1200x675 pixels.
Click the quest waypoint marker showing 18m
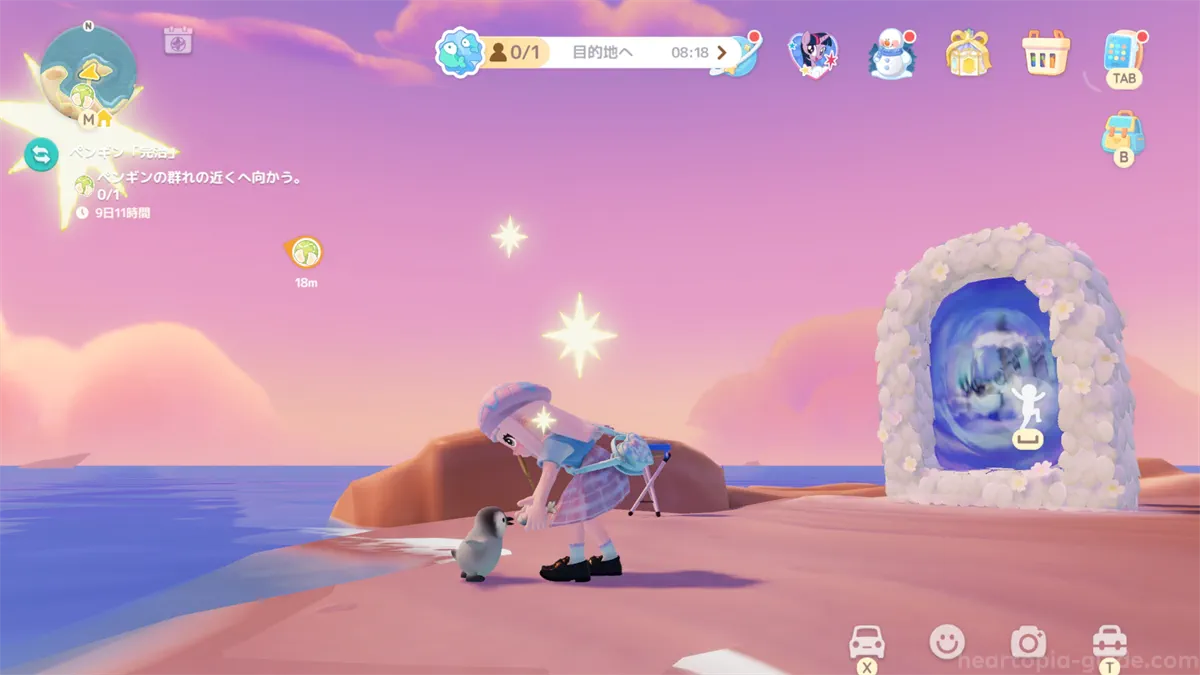[306, 252]
